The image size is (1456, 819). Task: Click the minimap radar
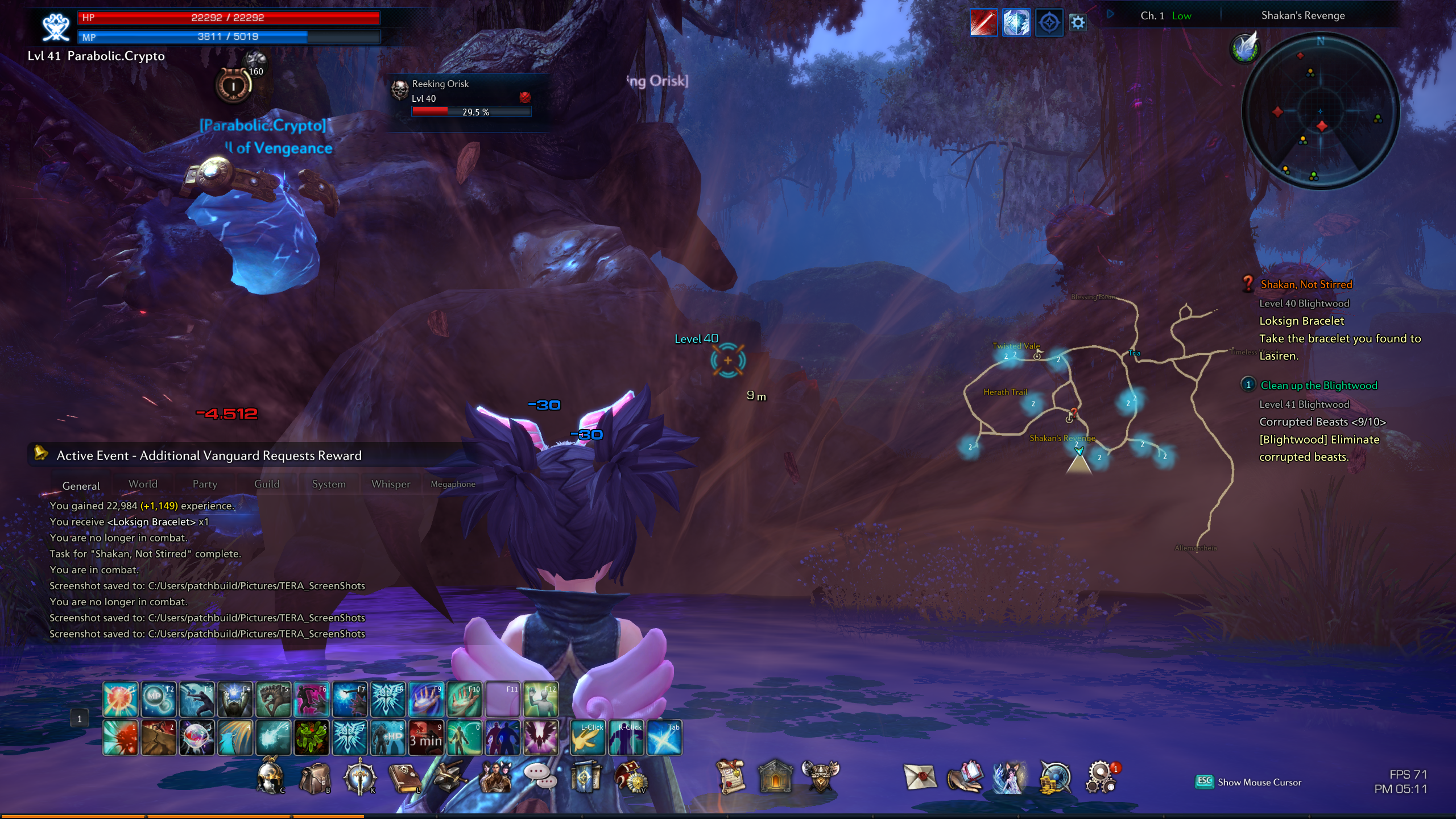pyautogui.click(x=1320, y=111)
